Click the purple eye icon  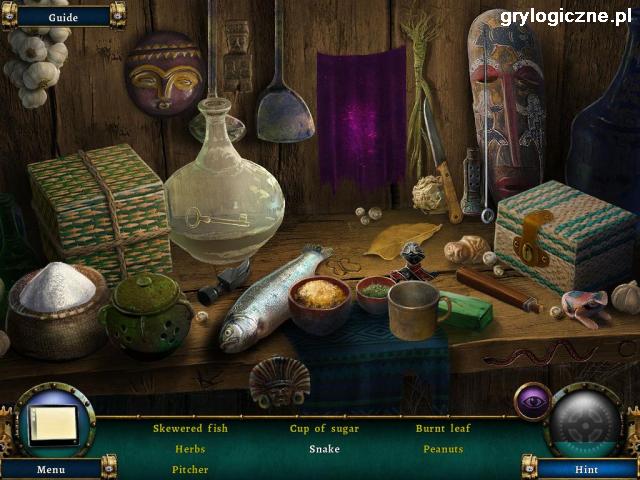pos(531,401)
